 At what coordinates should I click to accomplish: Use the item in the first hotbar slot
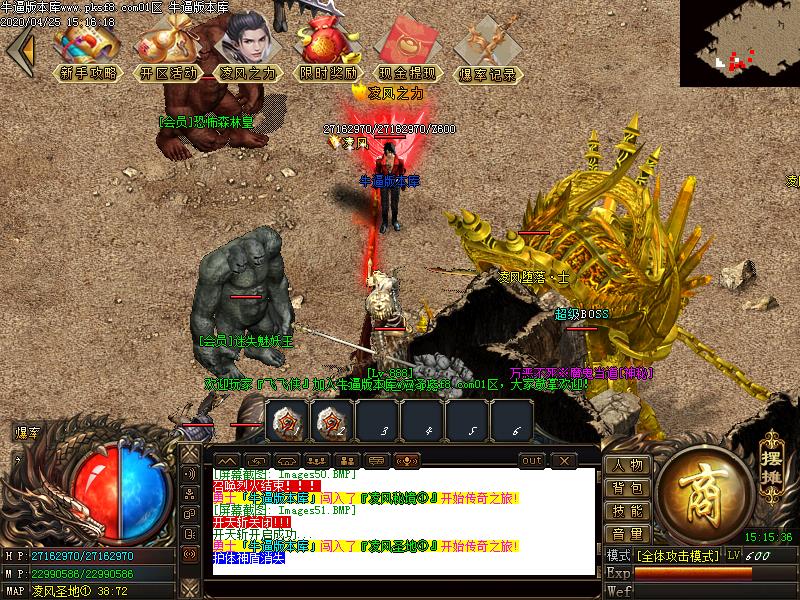click(x=285, y=421)
